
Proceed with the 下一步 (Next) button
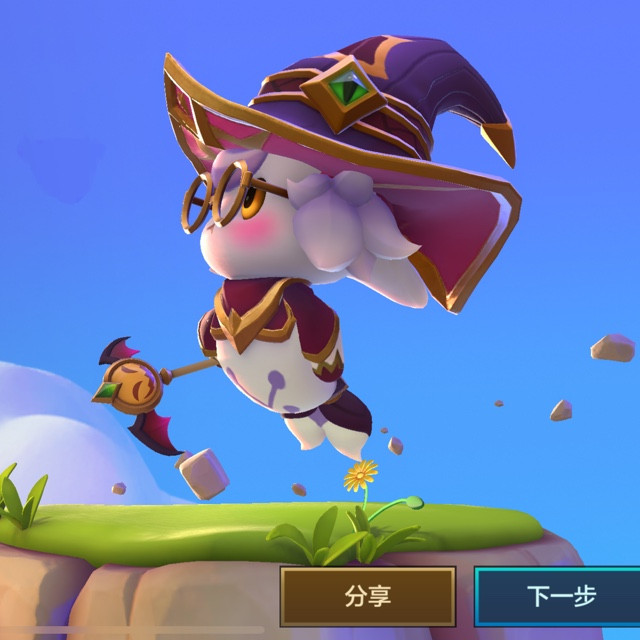coord(559,597)
